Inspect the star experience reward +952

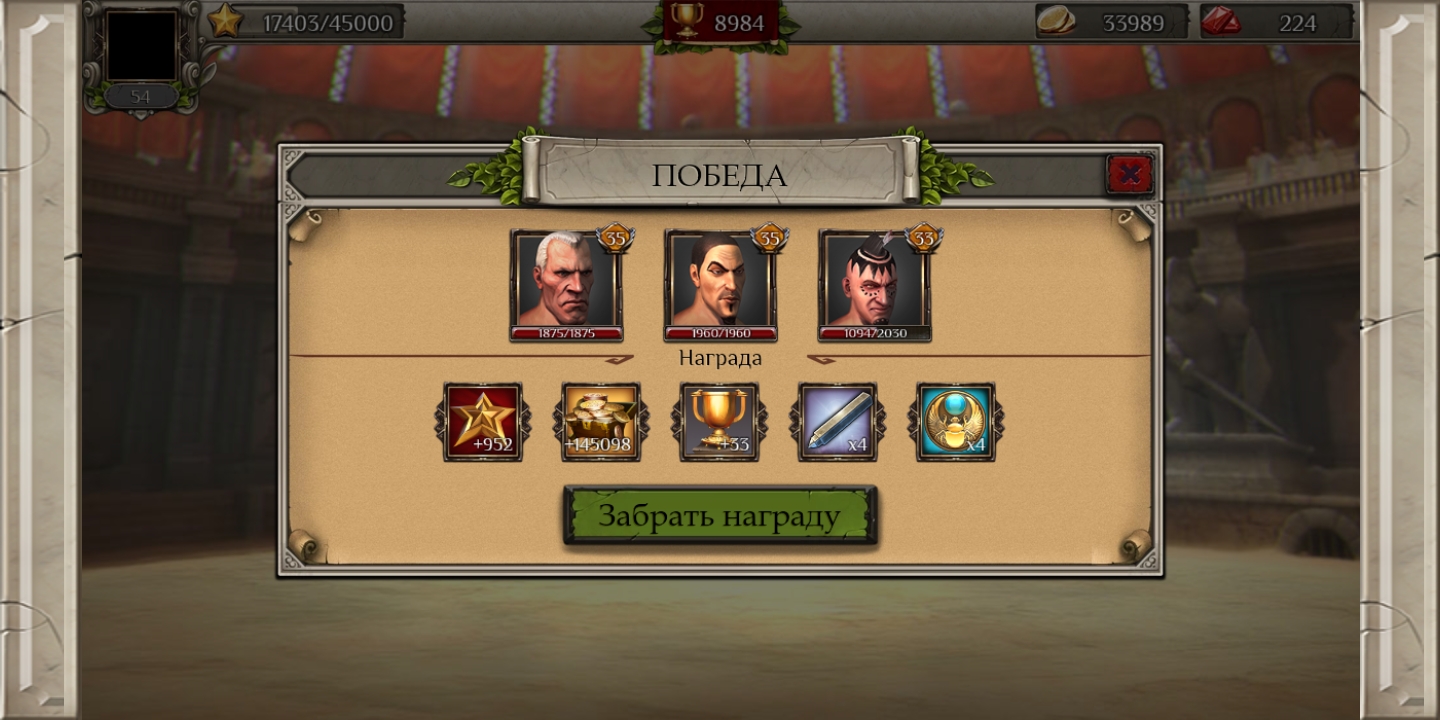coord(483,422)
